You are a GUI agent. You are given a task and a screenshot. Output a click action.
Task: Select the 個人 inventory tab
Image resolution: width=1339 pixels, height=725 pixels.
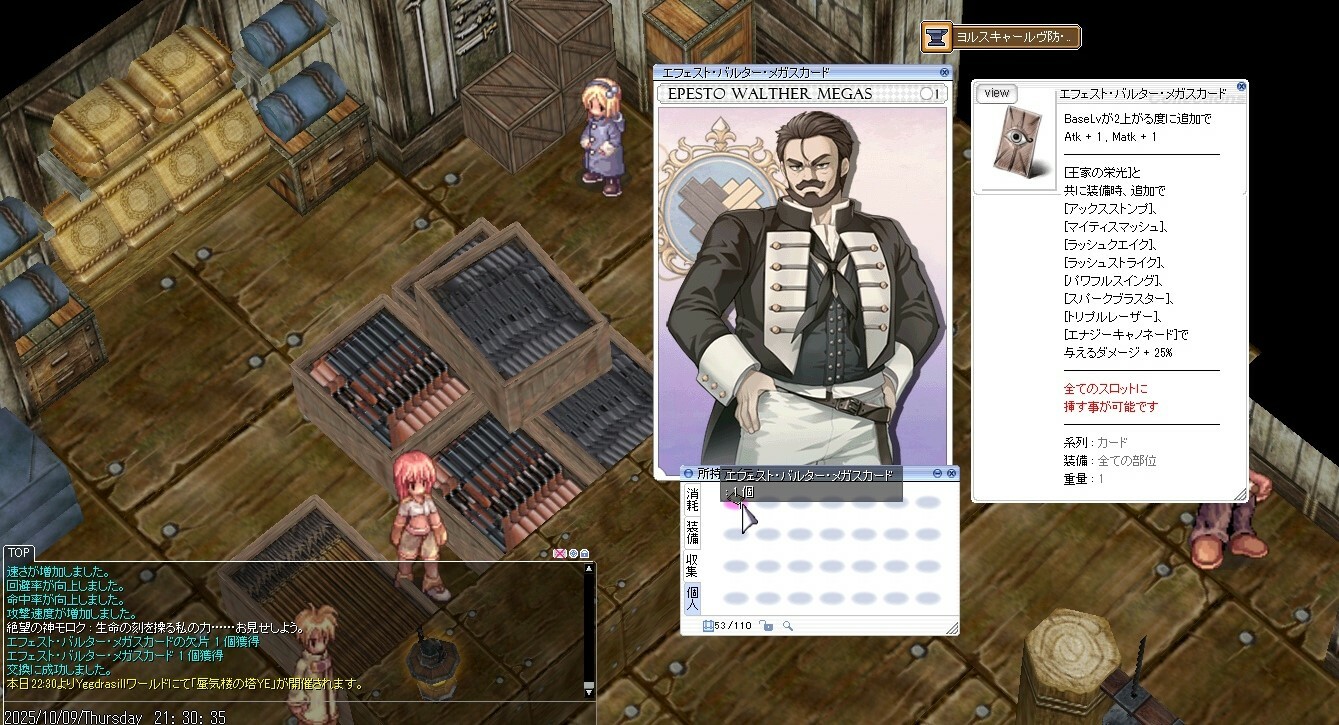(692, 598)
